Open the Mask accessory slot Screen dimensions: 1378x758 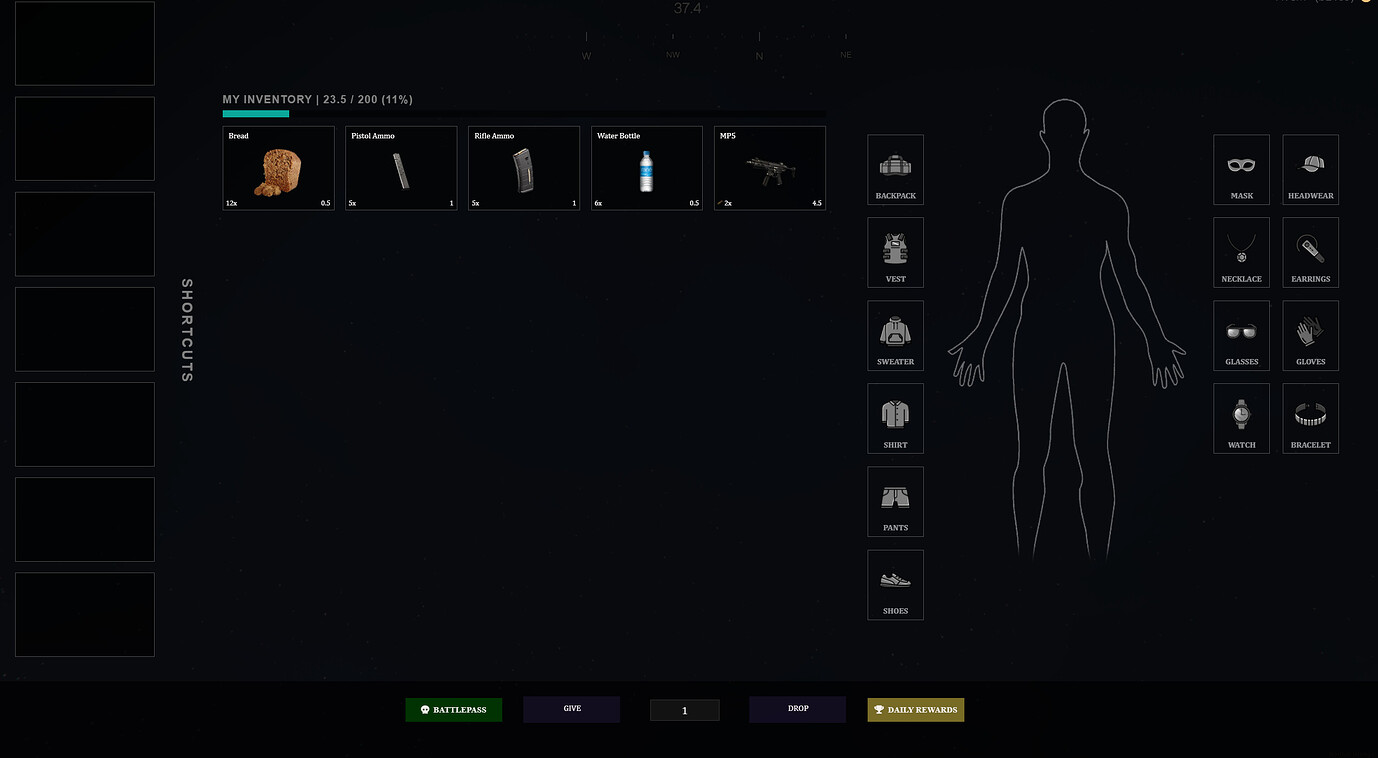[1241, 169]
